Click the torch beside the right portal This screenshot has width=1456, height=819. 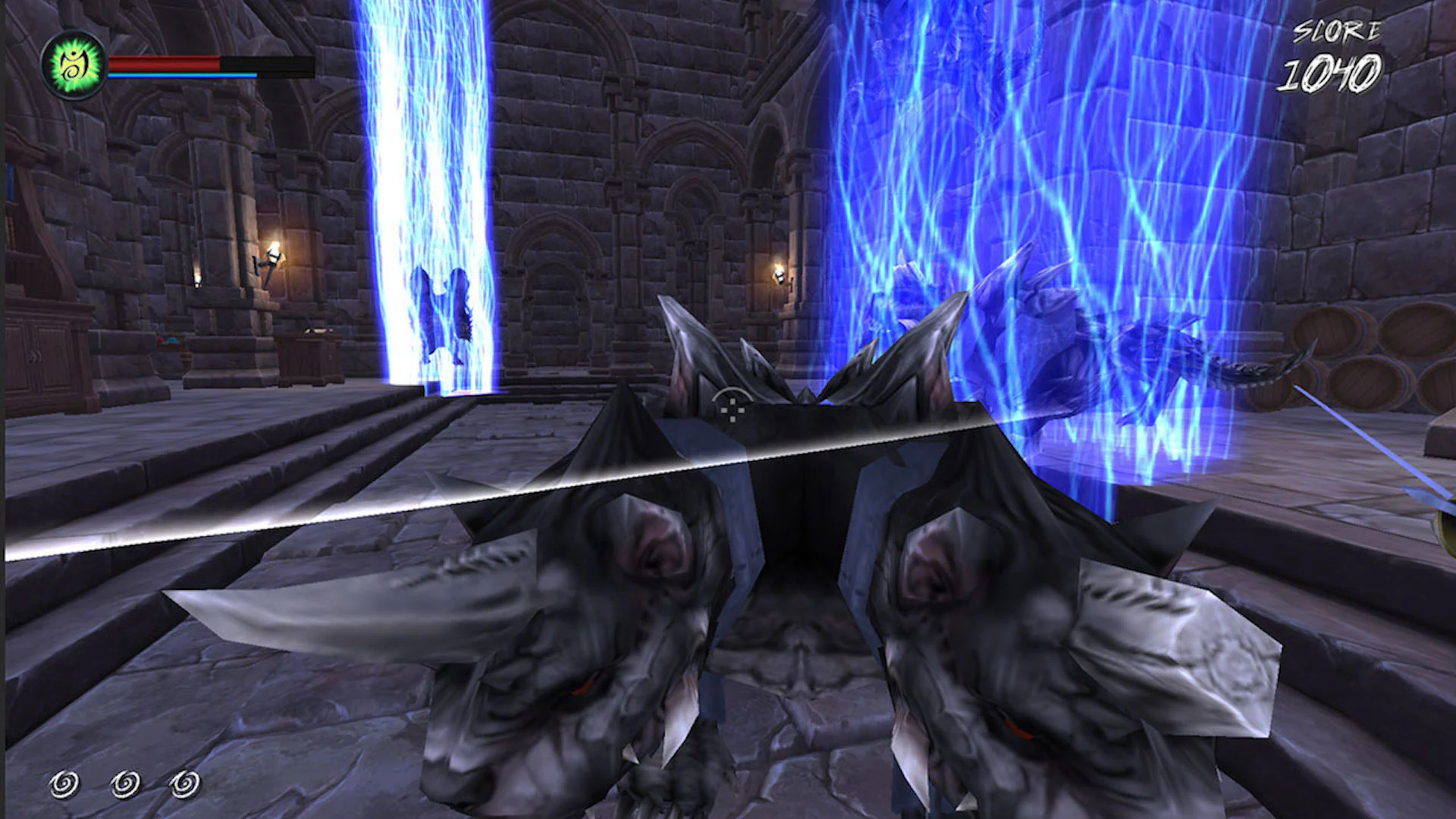779,273
